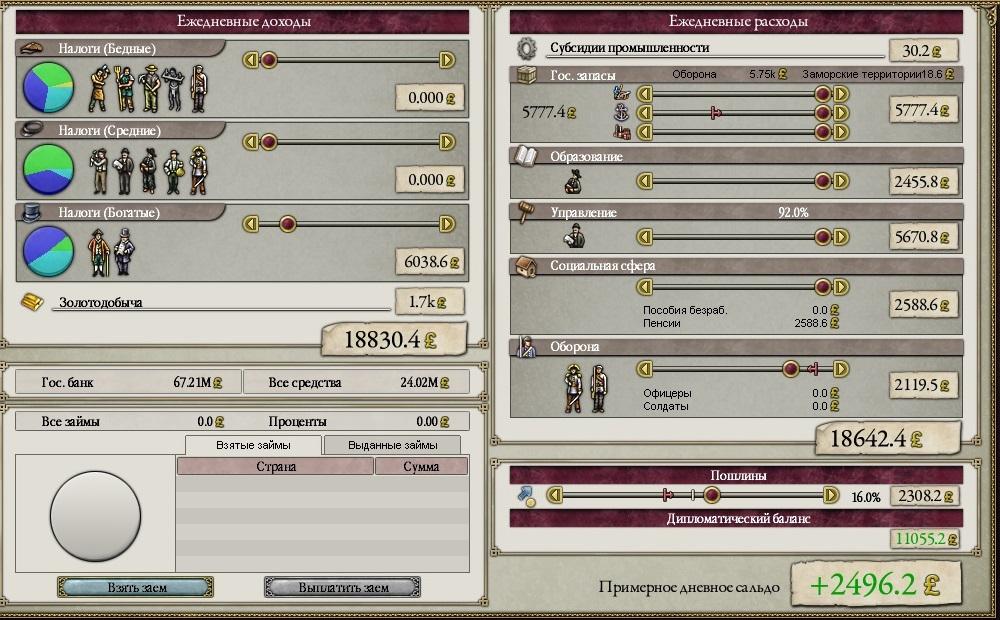Viewport: 1000px width, 620px height.
Task: Raise rich taxes using right arrow
Action: click(447, 225)
